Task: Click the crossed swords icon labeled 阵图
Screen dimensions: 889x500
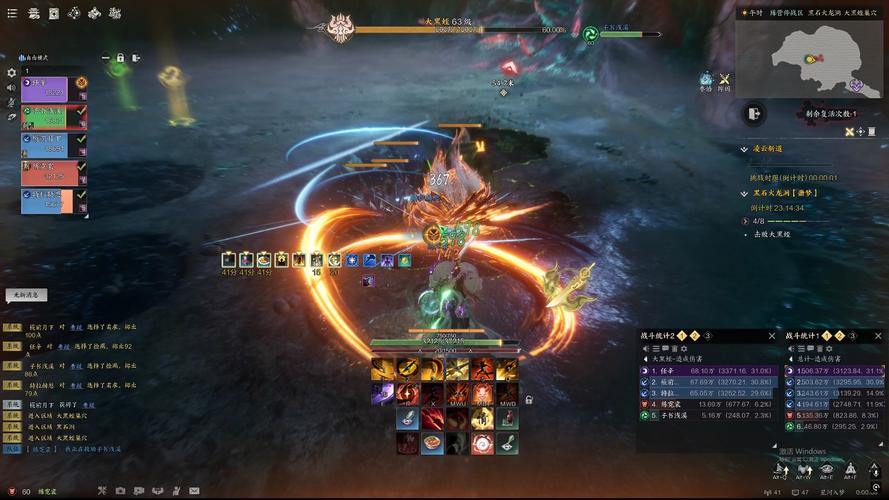Action: tap(725, 79)
